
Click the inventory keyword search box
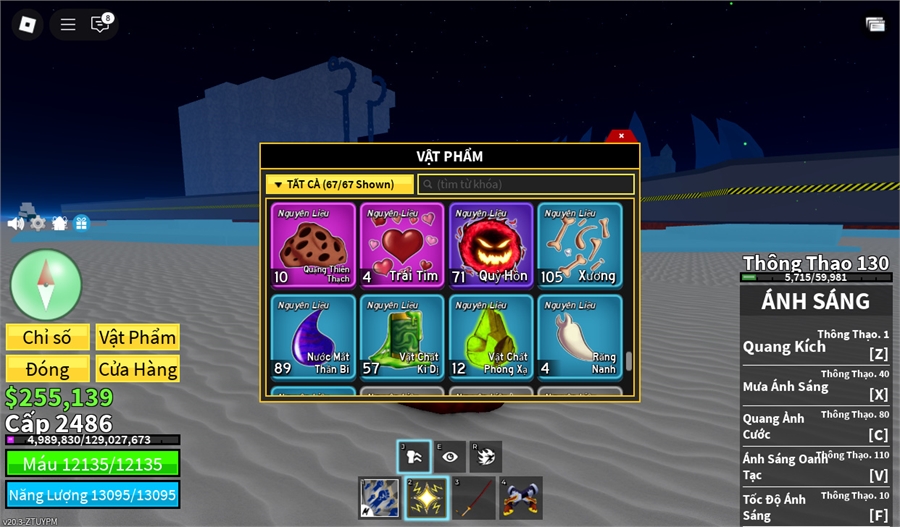point(526,185)
